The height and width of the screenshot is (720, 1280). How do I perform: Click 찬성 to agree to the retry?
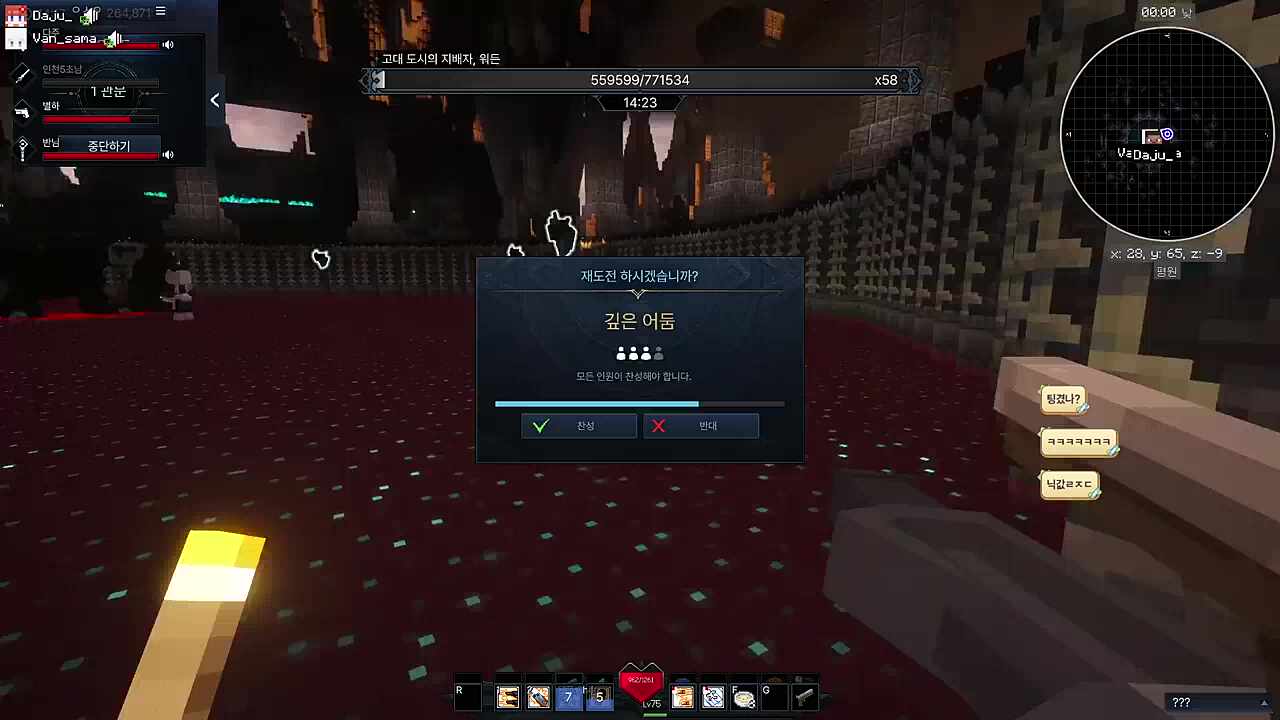578,426
